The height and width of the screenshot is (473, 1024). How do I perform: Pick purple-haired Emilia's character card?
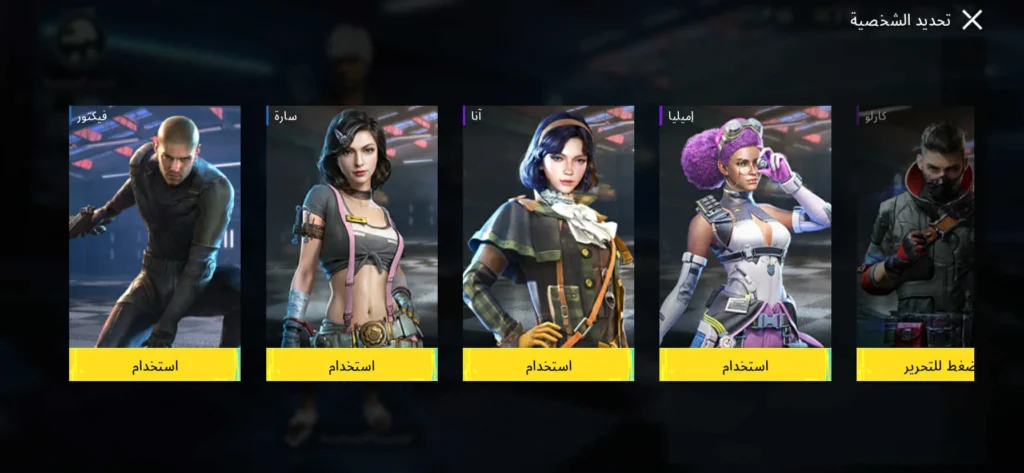pos(745,225)
